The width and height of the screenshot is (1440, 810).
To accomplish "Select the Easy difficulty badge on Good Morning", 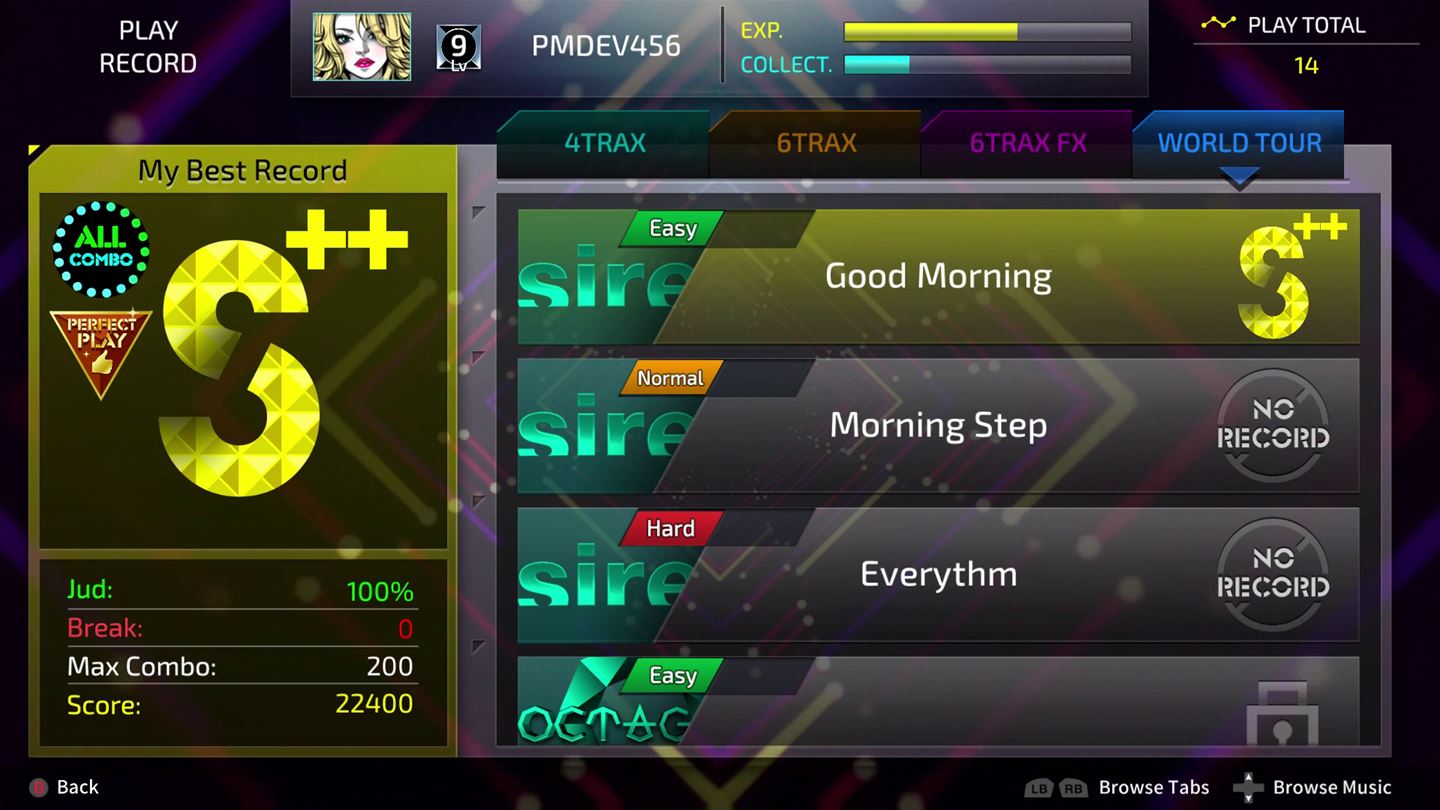I will click(670, 229).
